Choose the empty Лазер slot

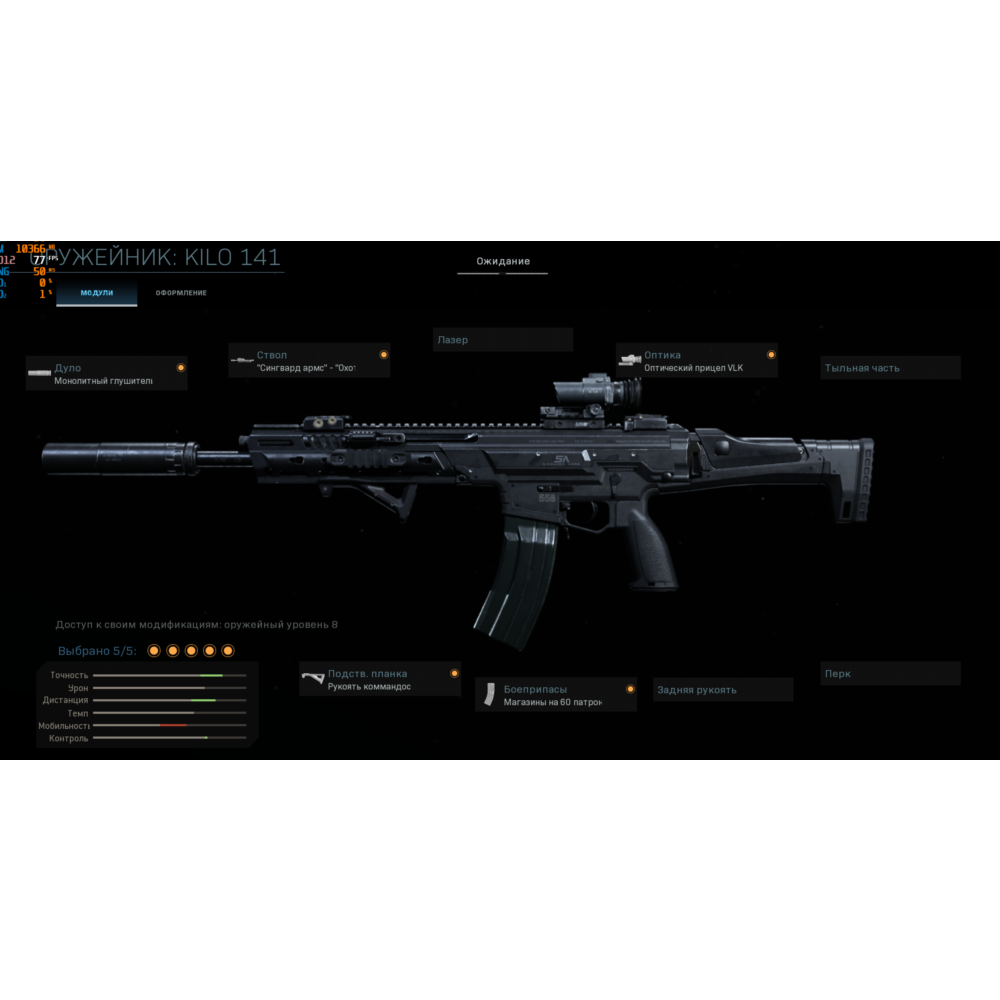click(x=502, y=340)
